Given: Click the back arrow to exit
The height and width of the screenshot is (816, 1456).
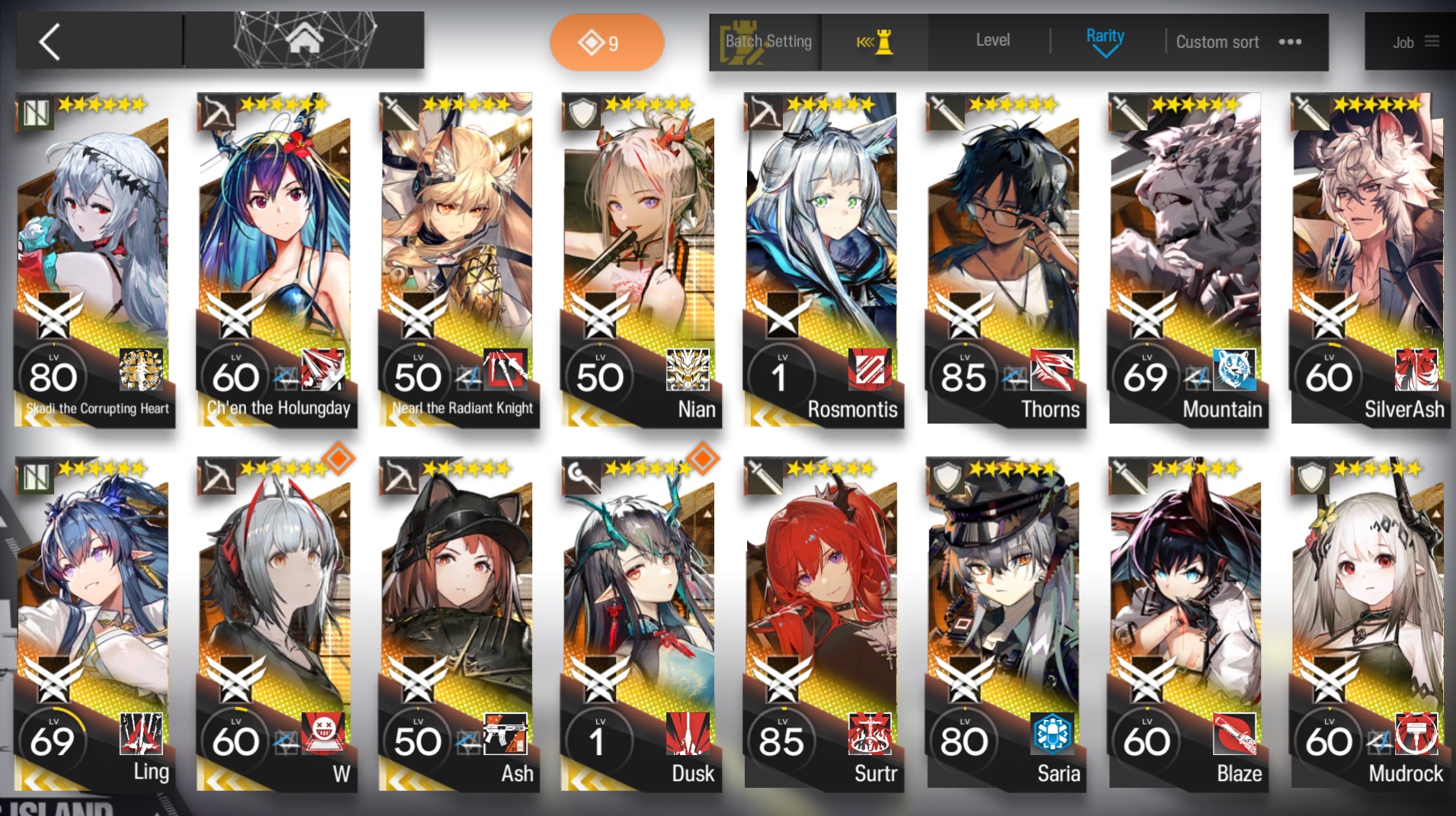Looking at the screenshot, I should click(x=48, y=41).
